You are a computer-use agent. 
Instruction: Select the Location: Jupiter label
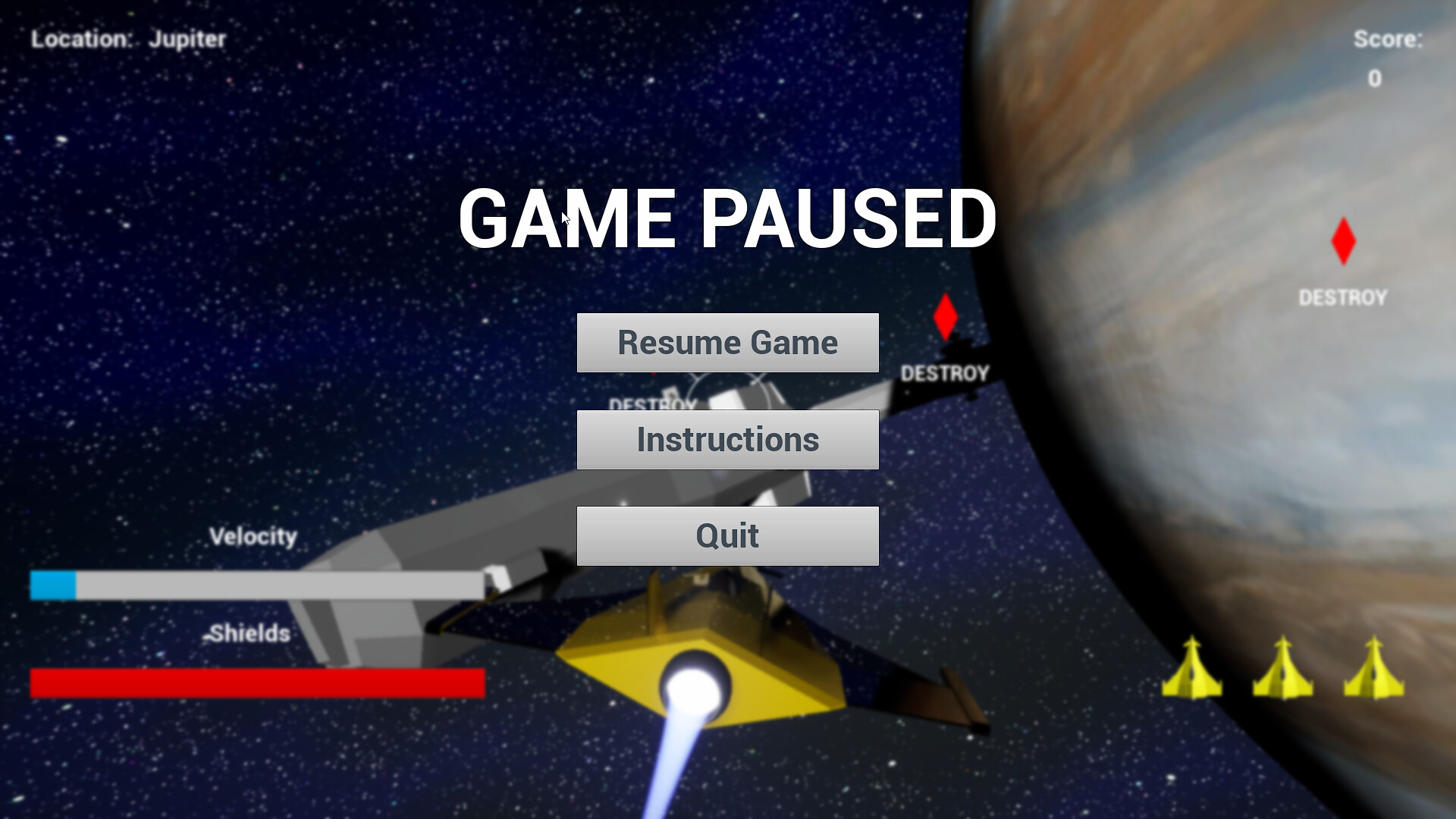[x=127, y=40]
